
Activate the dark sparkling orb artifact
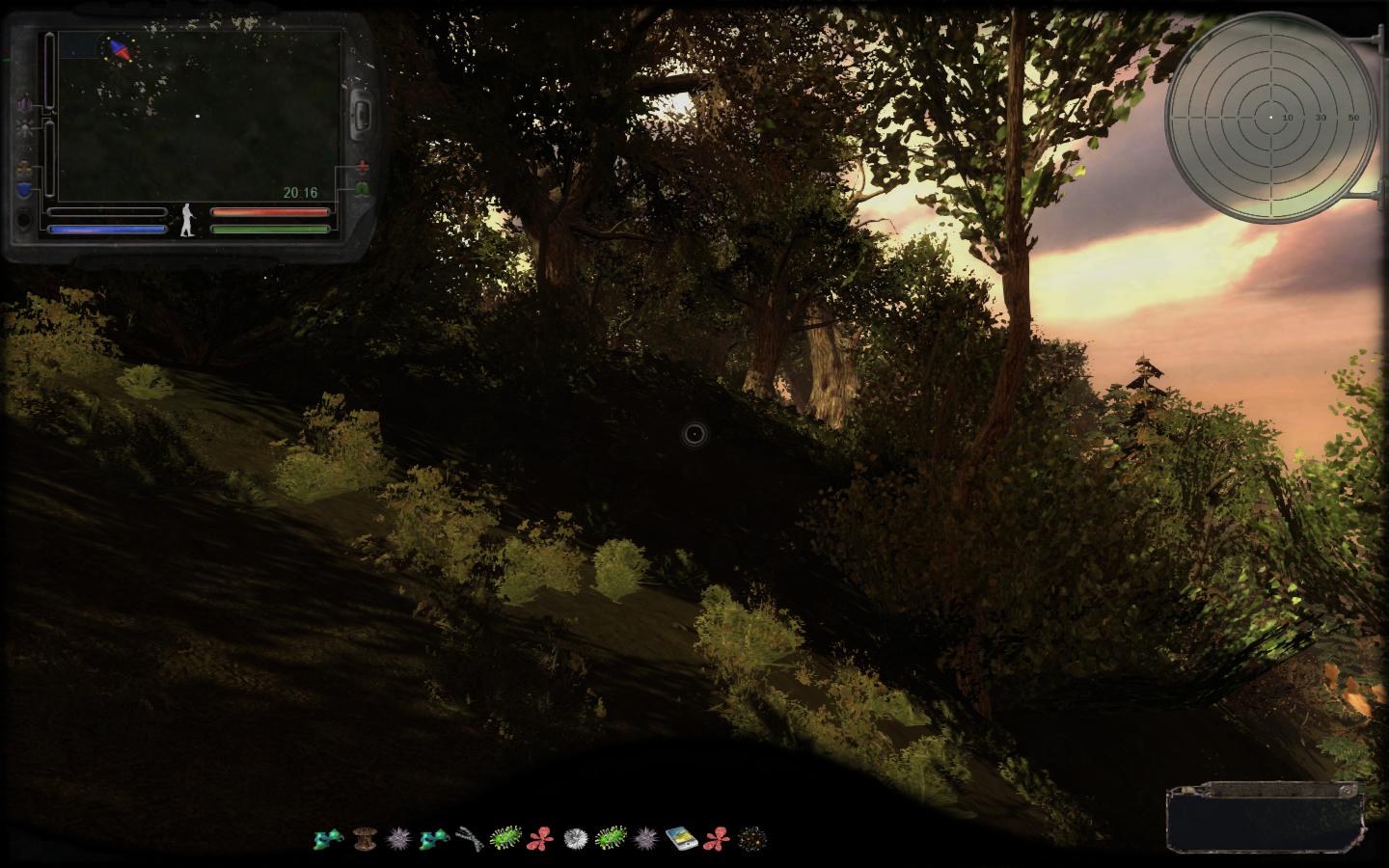(751, 838)
